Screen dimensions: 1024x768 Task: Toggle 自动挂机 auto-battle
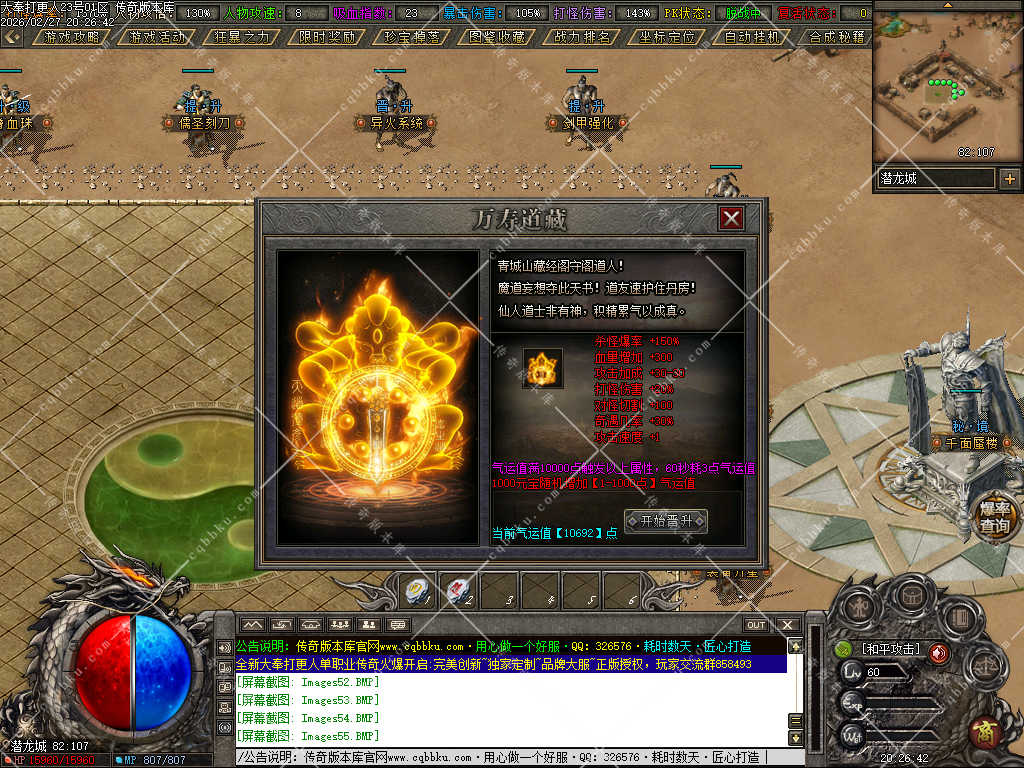click(x=752, y=37)
